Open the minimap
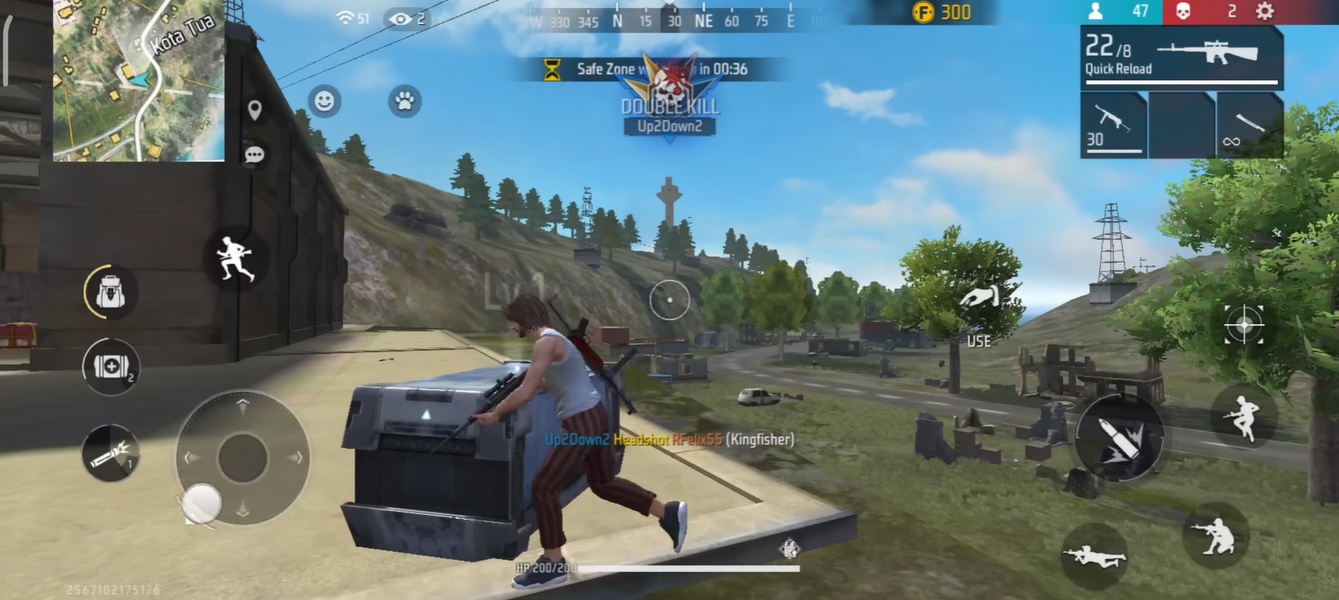 pyautogui.click(x=138, y=80)
